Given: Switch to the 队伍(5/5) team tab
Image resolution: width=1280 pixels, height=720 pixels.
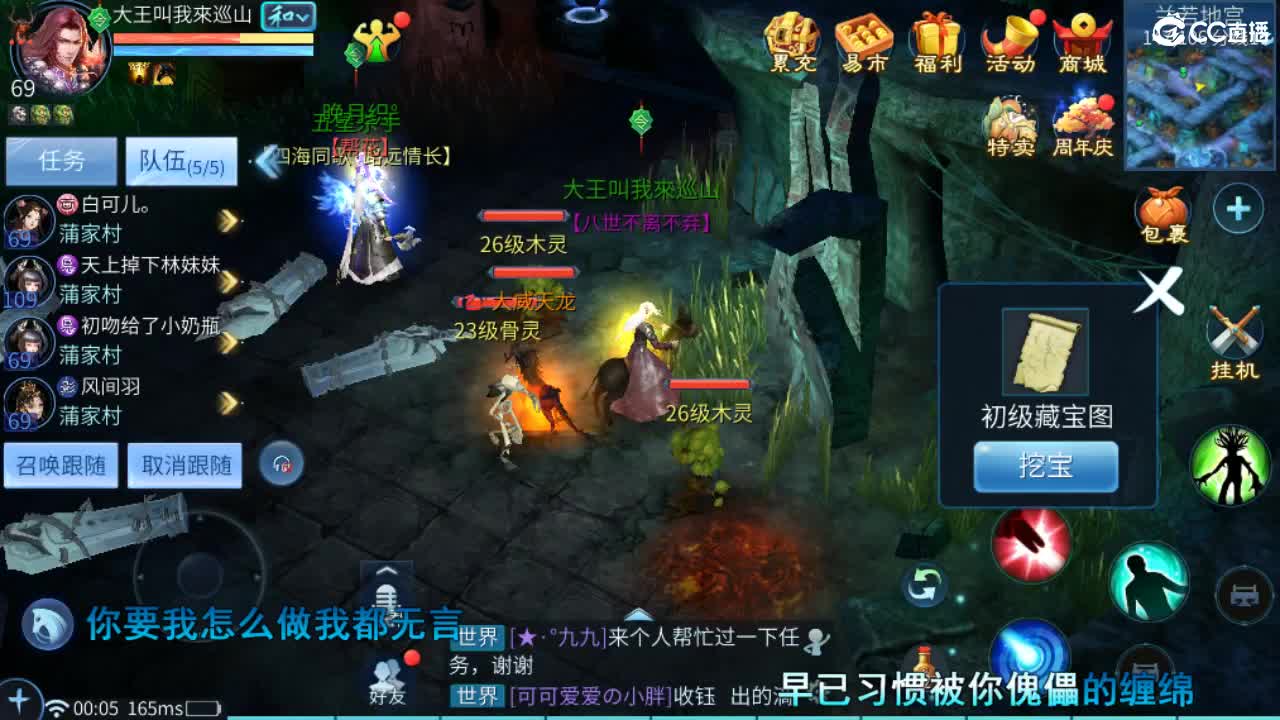Looking at the screenshot, I should (183, 161).
